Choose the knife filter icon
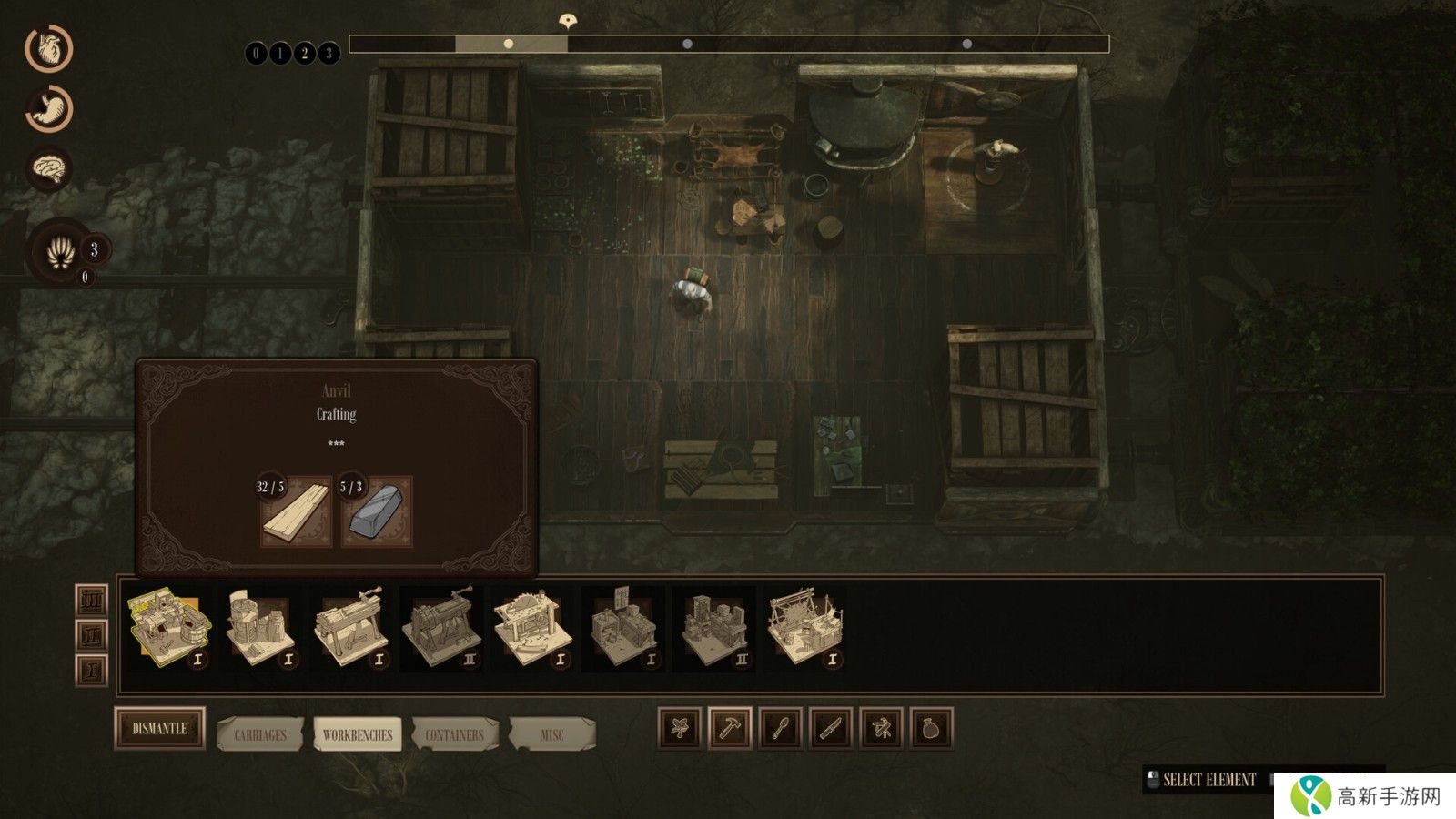 tap(831, 729)
